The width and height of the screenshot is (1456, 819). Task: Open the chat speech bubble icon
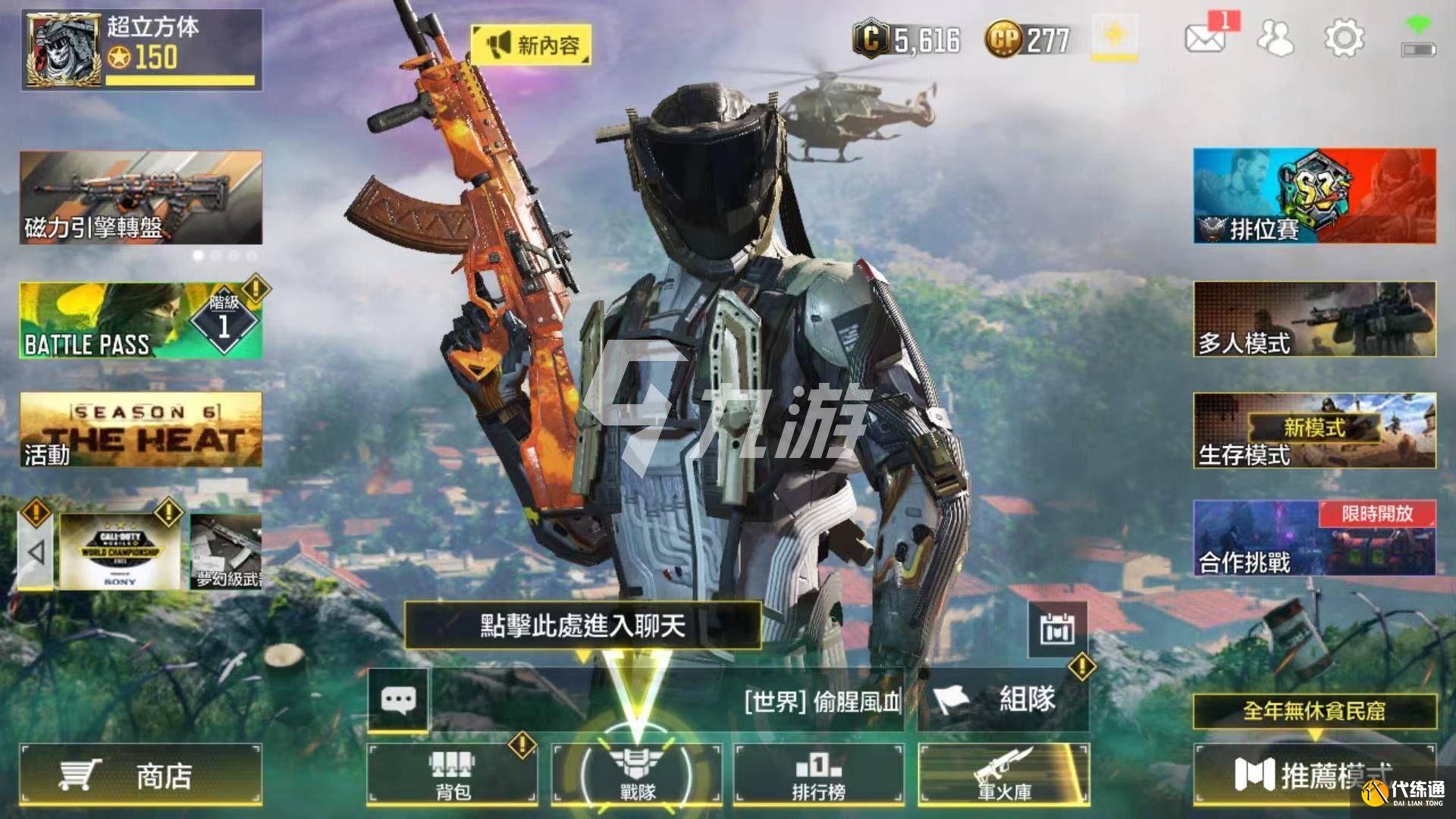coord(398,699)
